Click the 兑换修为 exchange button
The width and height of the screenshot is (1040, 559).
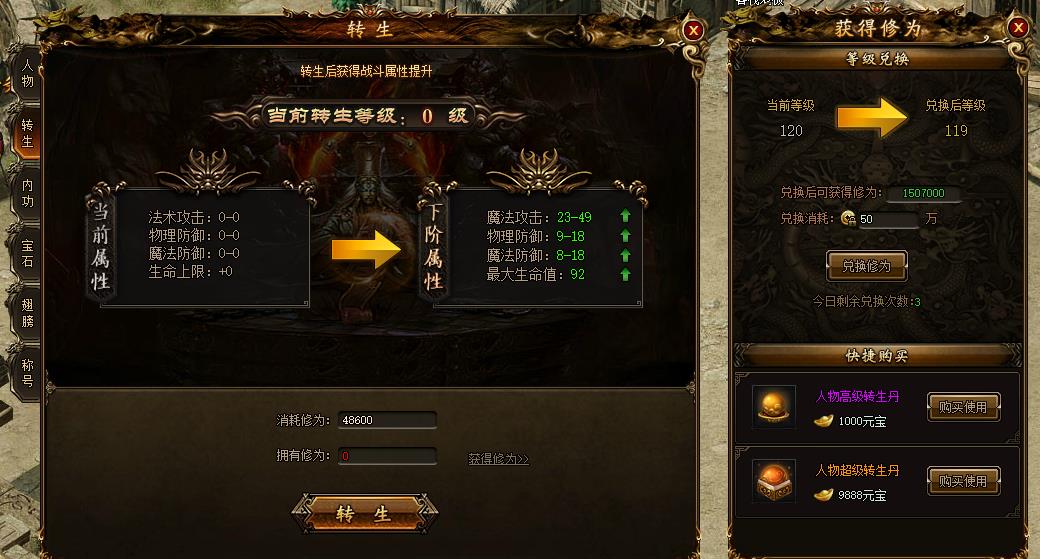pyautogui.click(x=866, y=267)
